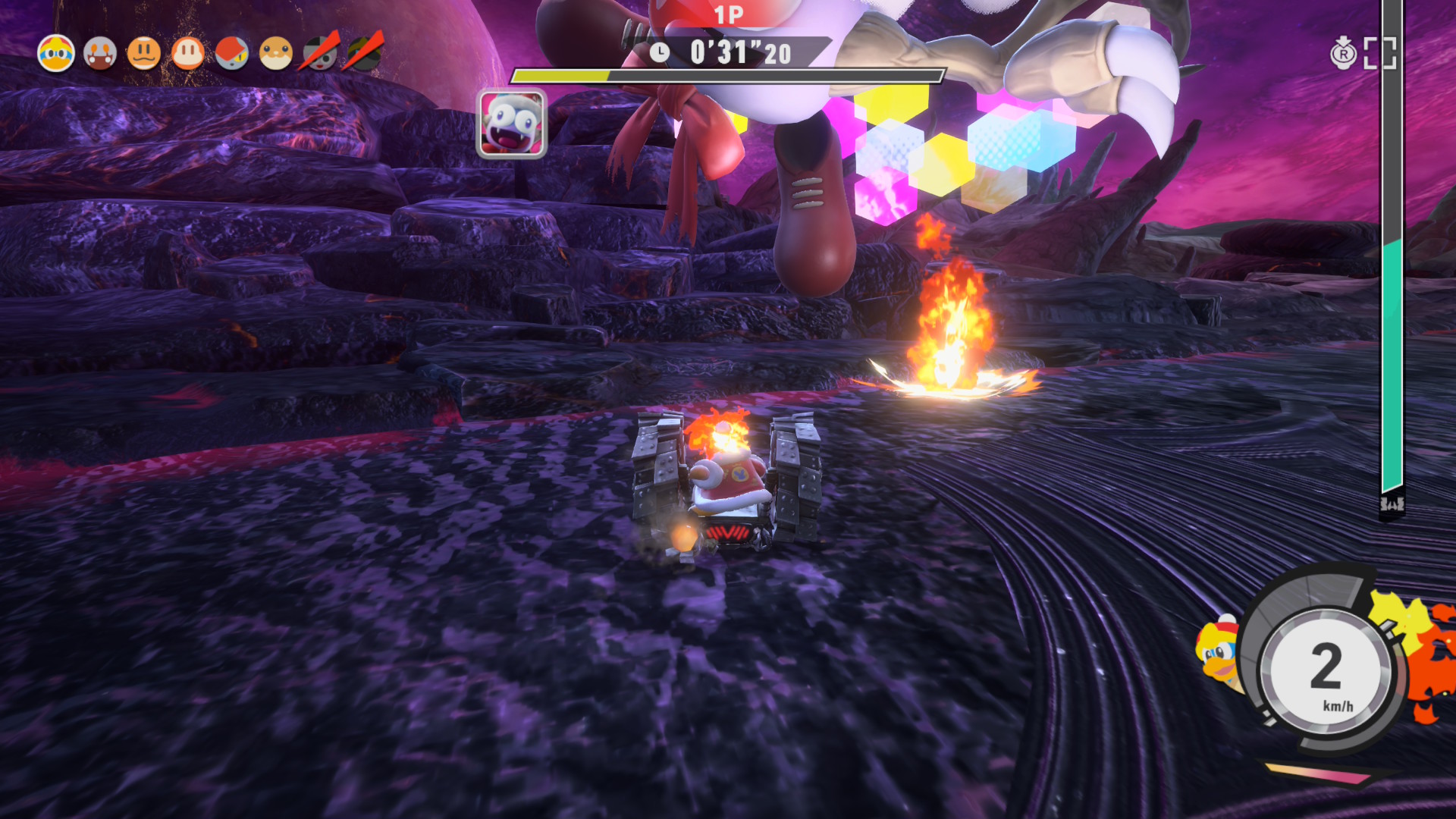The height and width of the screenshot is (819, 1456).
Task: Click the King Dedede icon beside the speedometer
Action: coord(1218,652)
